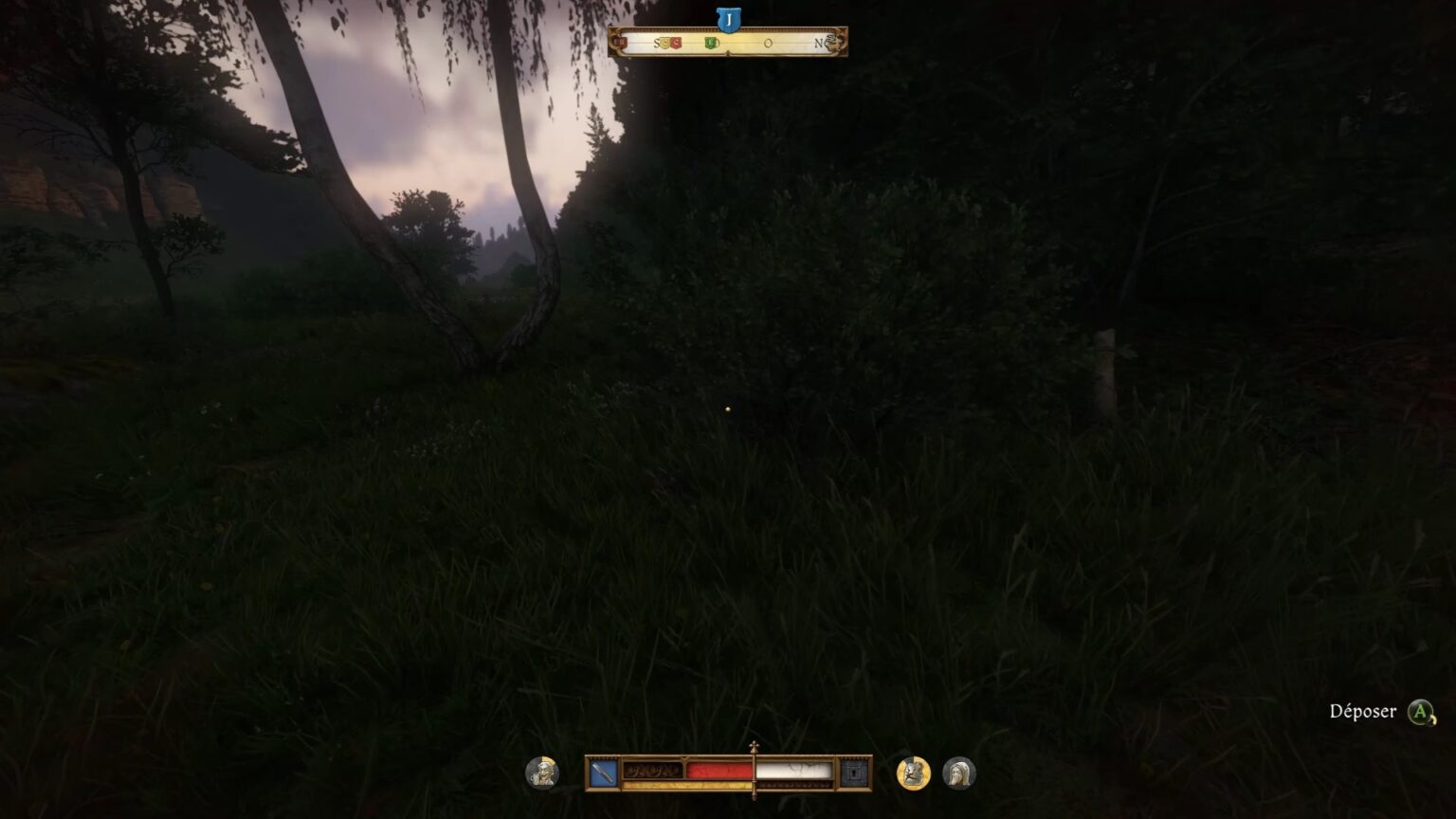Click the dark dungeon icon beside the stamina bar
This screenshot has width=1456, height=819.
pos(852,771)
